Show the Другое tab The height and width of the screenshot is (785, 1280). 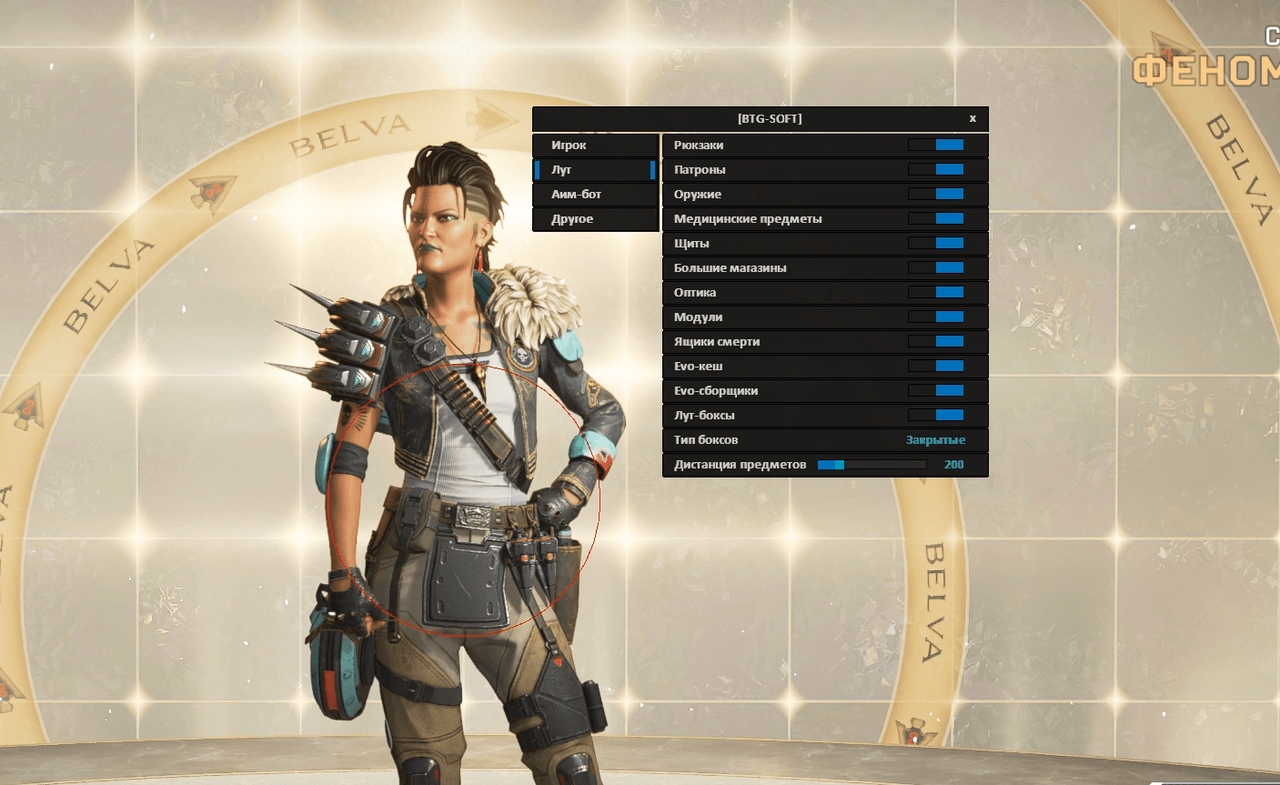click(595, 219)
